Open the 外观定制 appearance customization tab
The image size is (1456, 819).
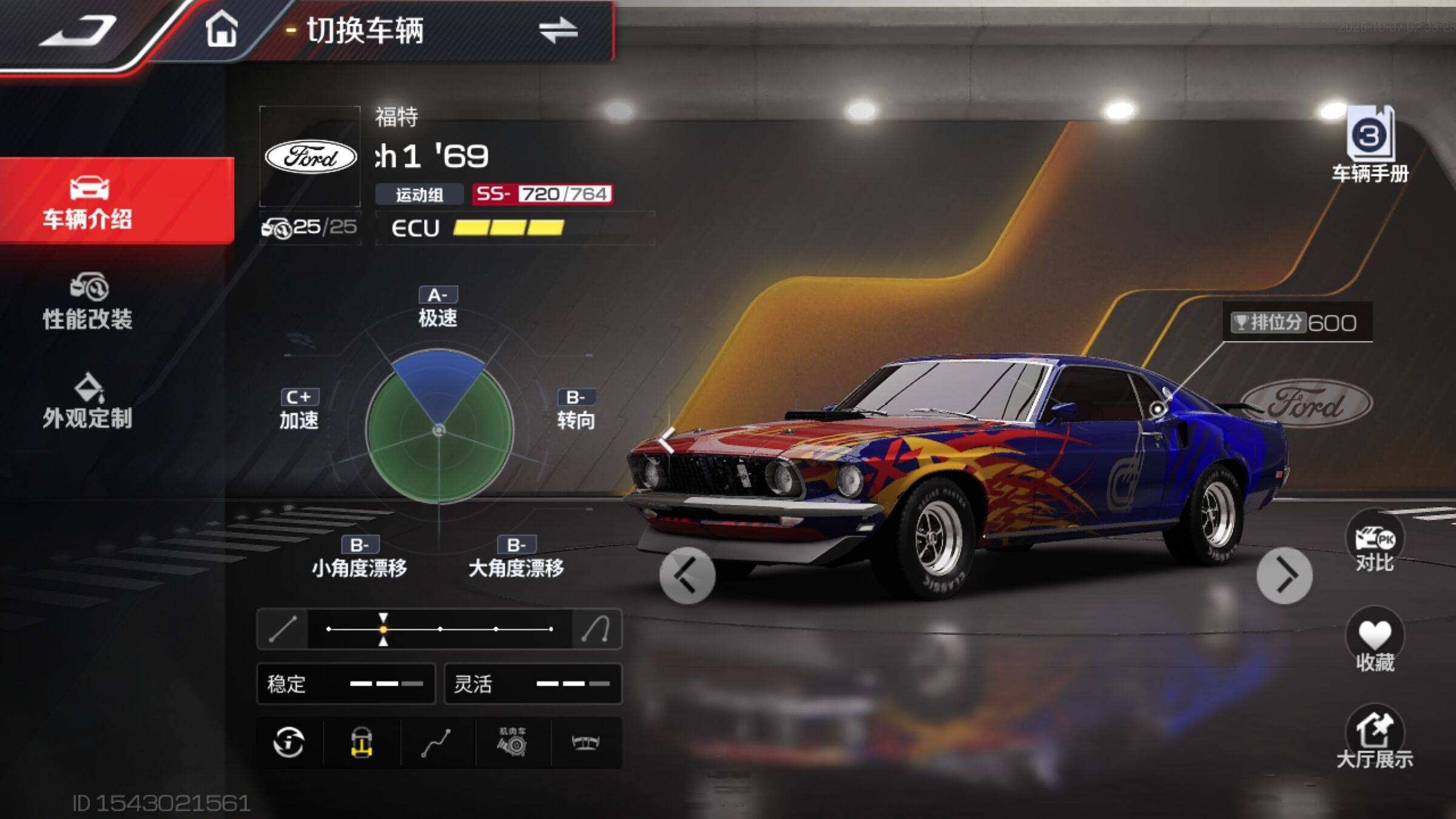point(88,402)
